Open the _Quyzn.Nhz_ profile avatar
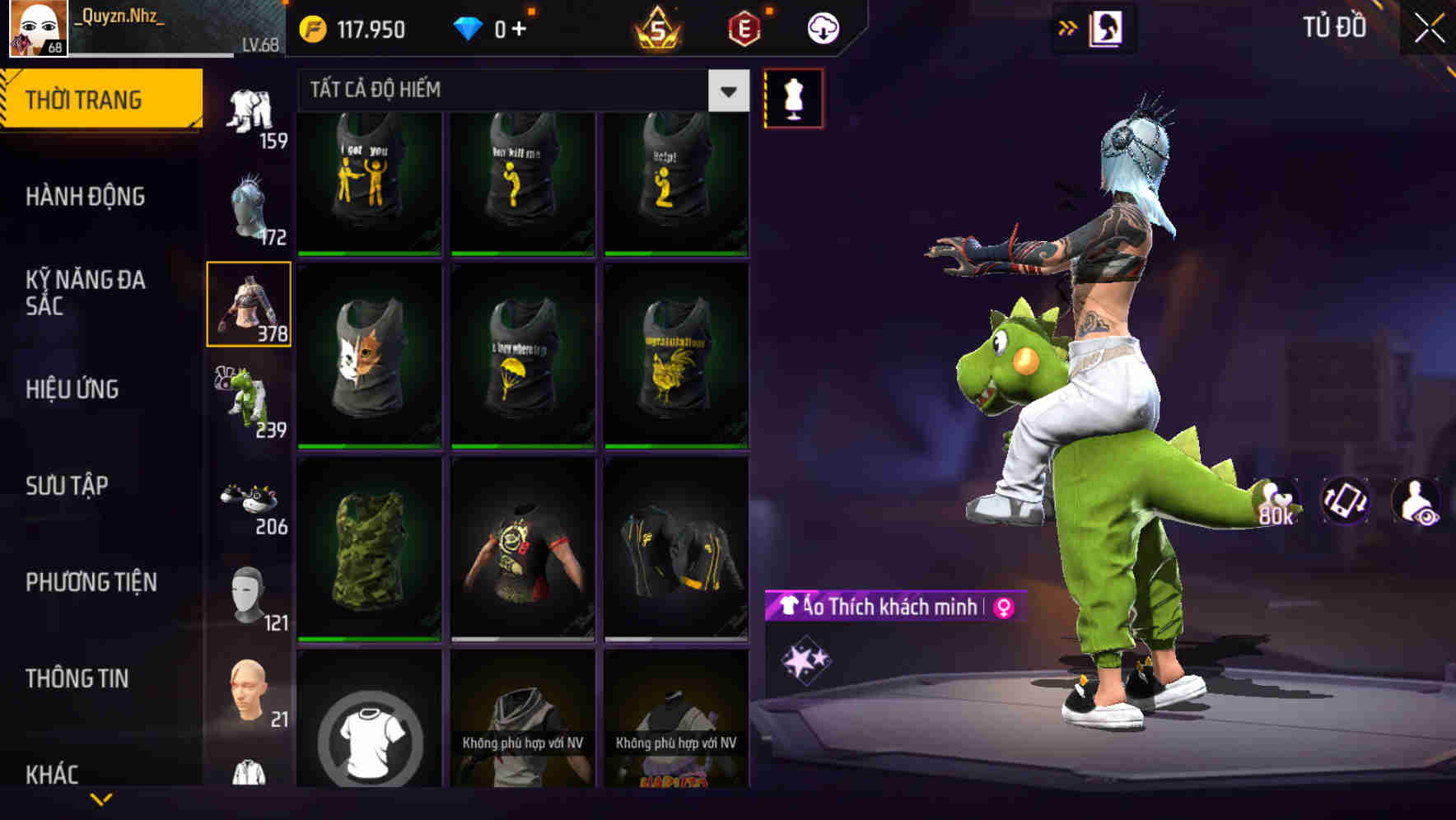This screenshot has height=820, width=1456. 37,29
